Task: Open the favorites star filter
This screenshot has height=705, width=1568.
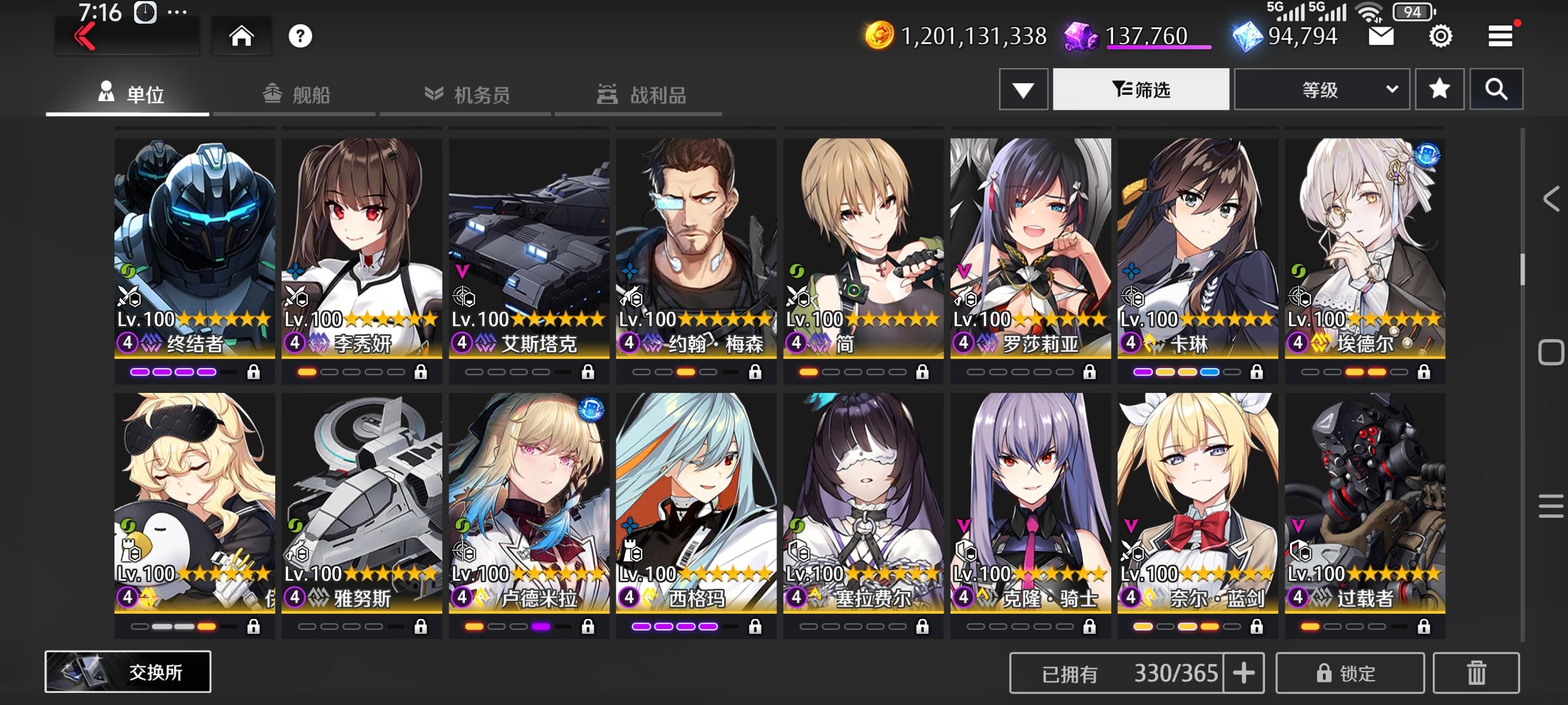Action: point(1440,89)
